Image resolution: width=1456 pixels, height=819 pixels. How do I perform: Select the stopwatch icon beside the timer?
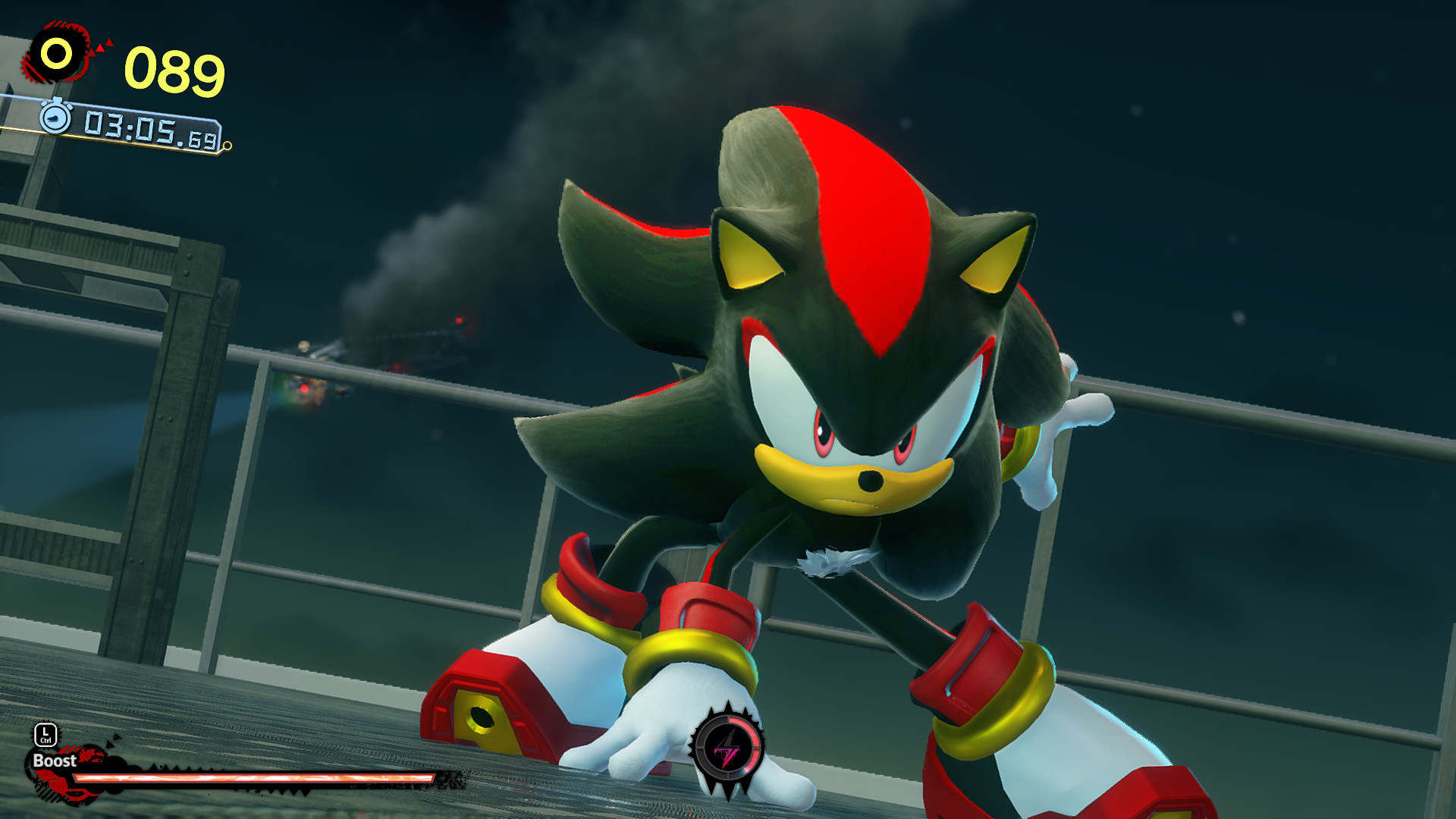(54, 118)
